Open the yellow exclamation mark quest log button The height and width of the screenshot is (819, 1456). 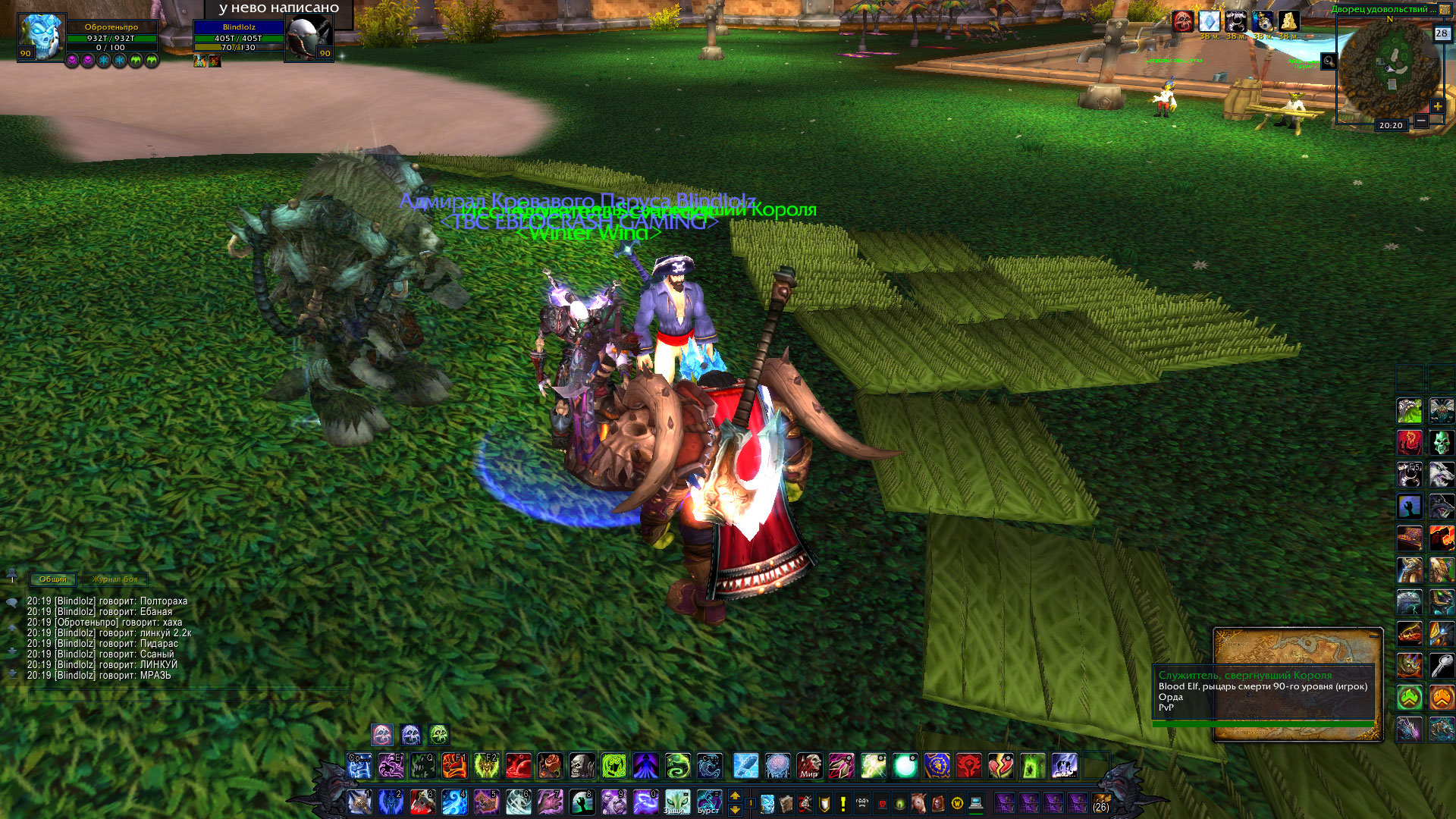click(843, 802)
